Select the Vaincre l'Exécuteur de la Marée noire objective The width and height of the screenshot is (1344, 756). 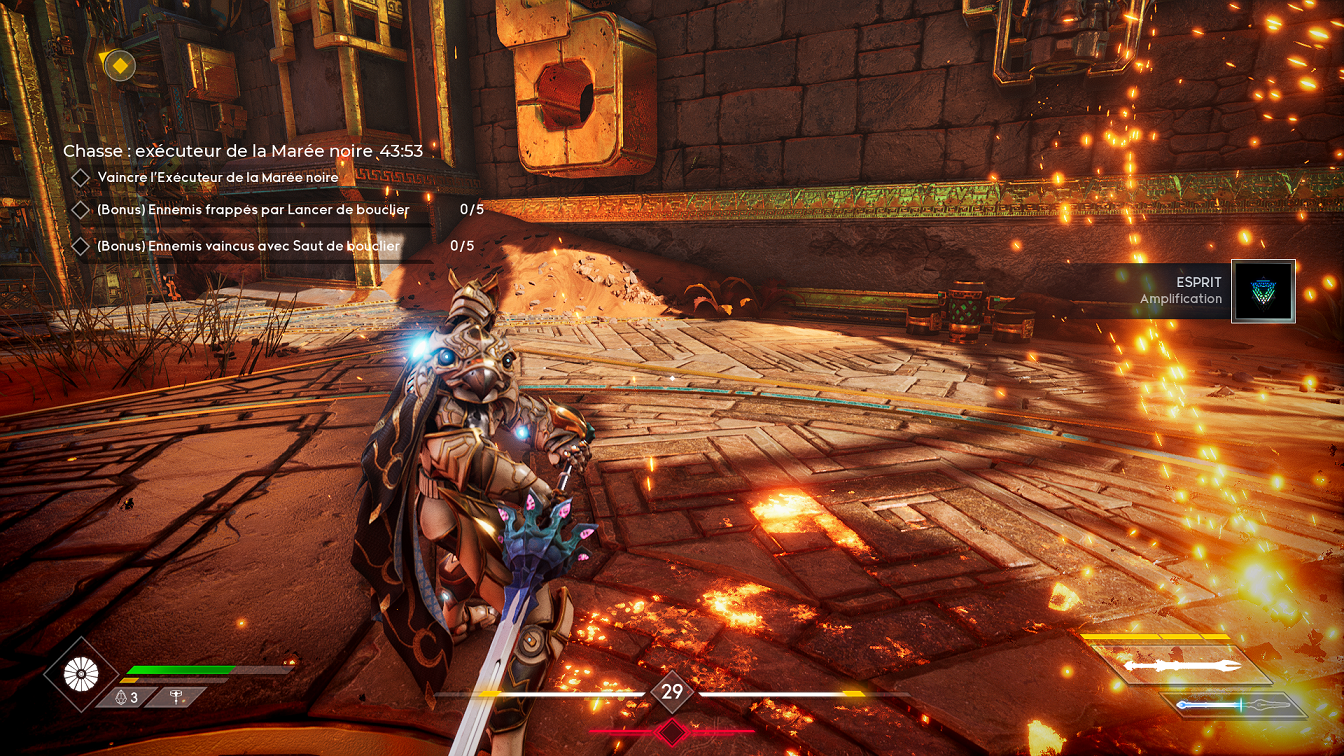pyautogui.click(x=218, y=177)
